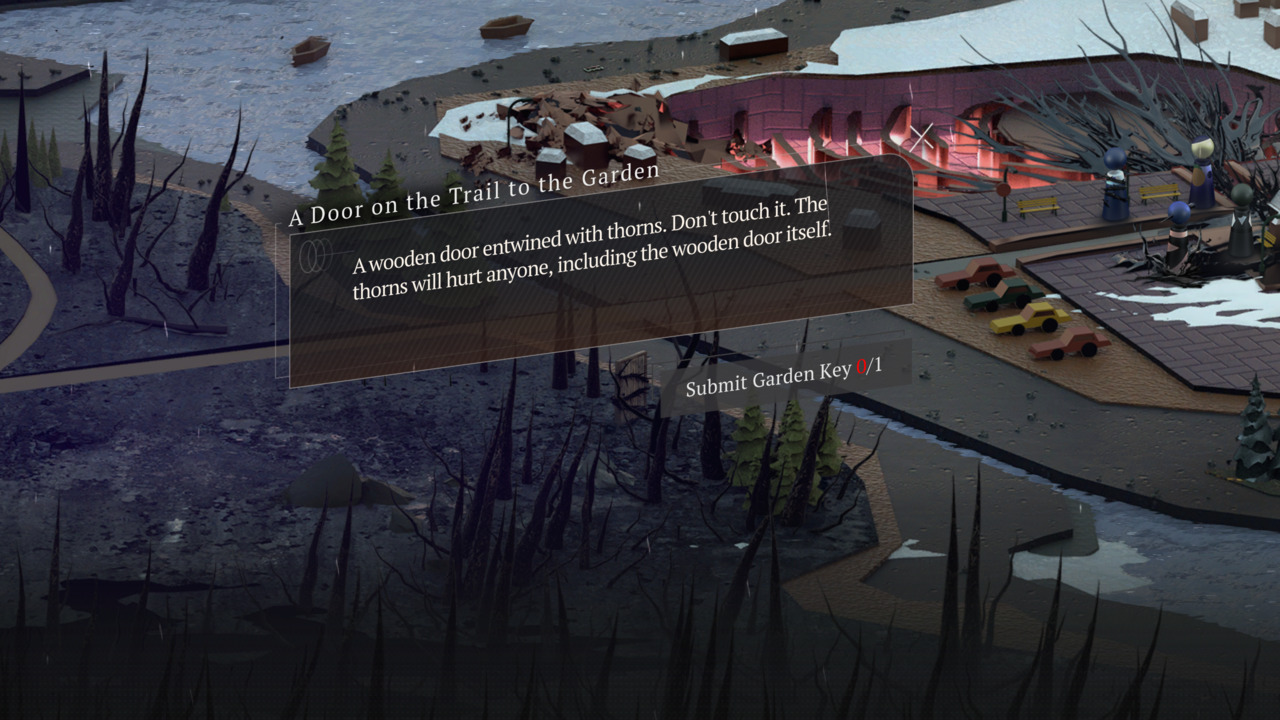The width and height of the screenshot is (1280, 720).
Task: Submit the Garden Key
Action: click(x=783, y=376)
